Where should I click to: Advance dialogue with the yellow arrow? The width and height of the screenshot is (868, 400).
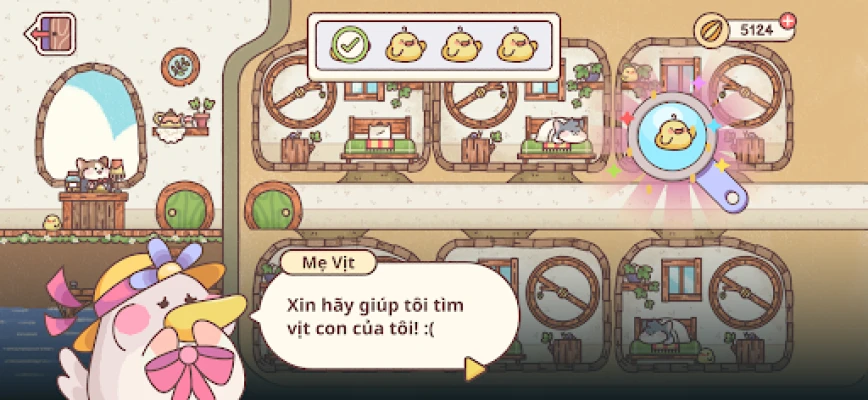(474, 369)
